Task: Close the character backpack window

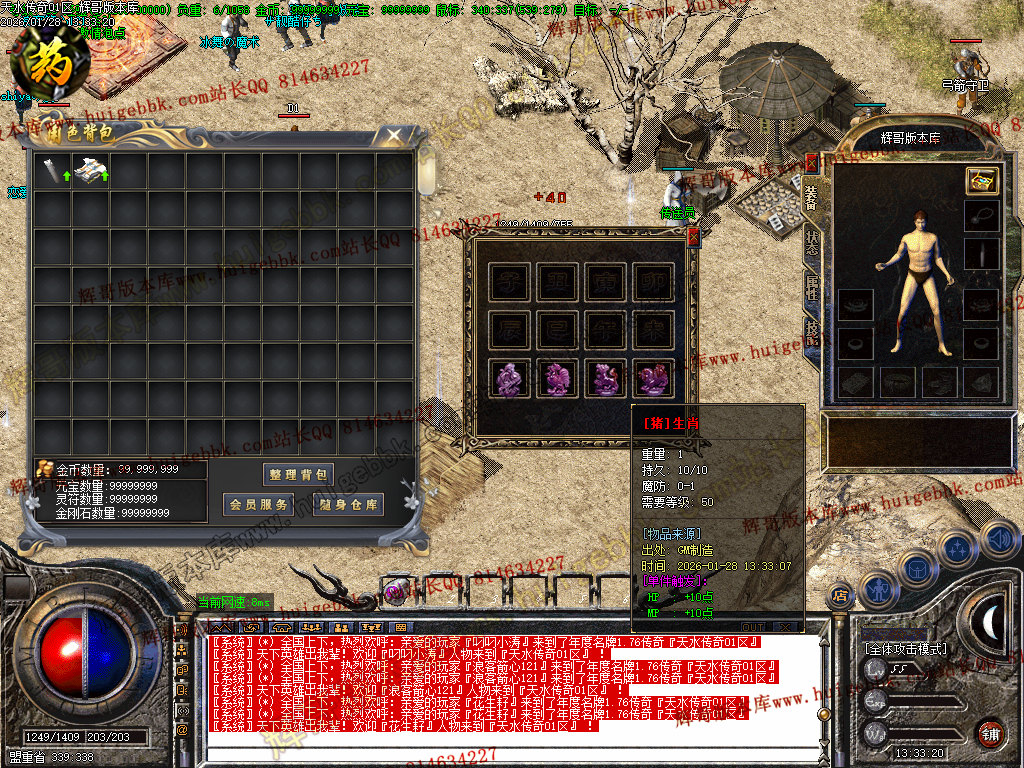Action: 394,134
